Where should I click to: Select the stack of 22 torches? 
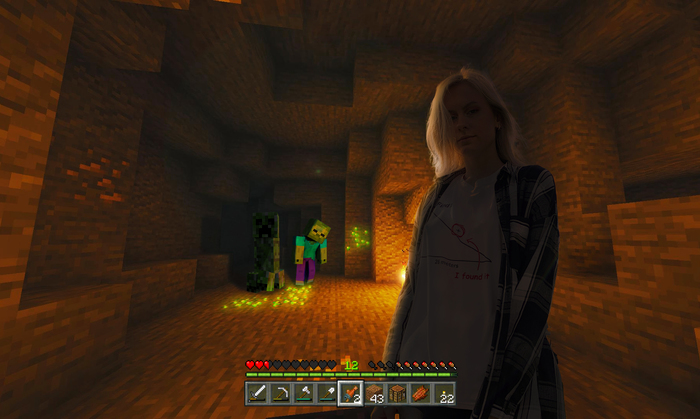point(444,393)
